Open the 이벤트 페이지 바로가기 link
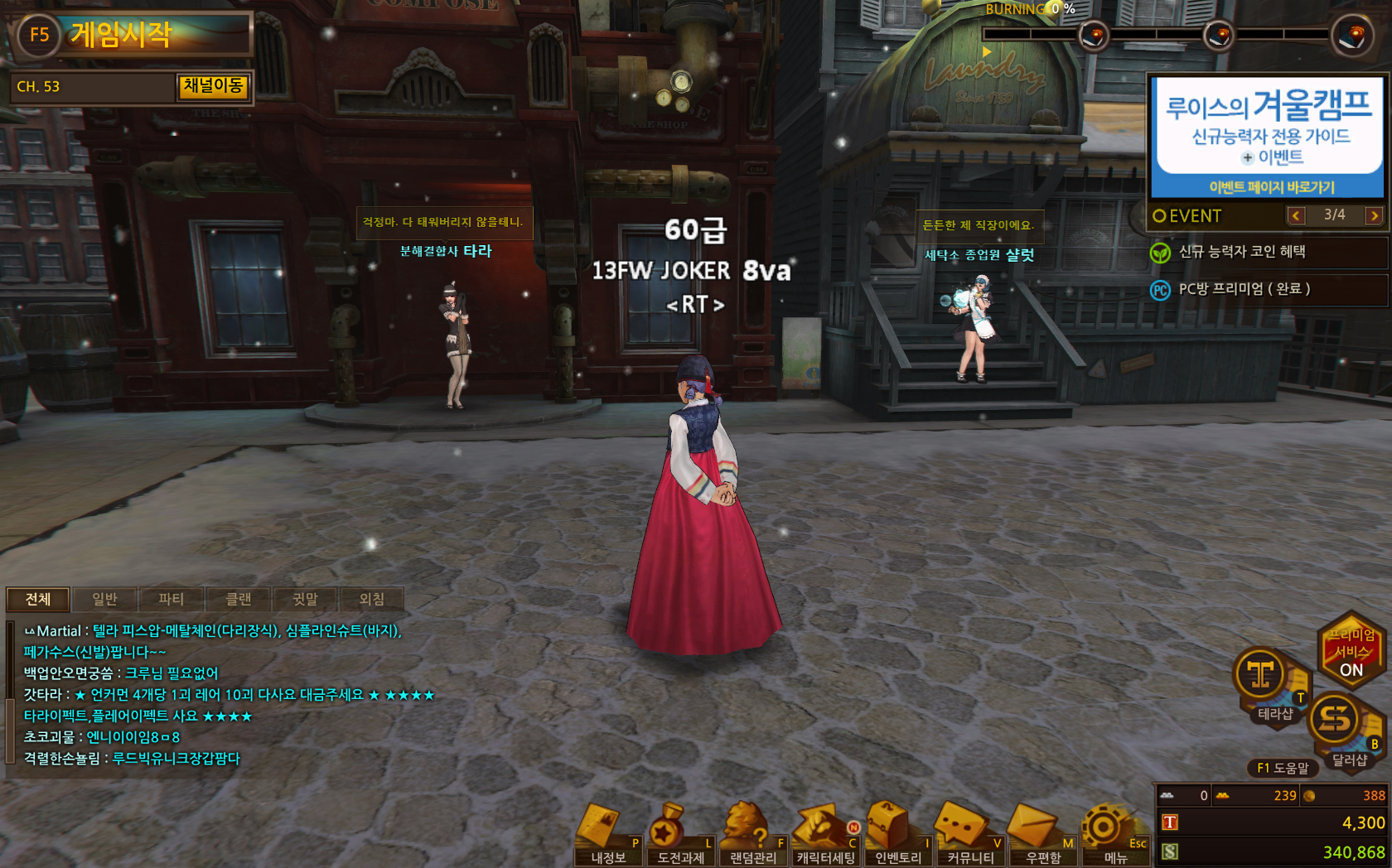Screen dimensions: 1392x868 click(x=1271, y=187)
